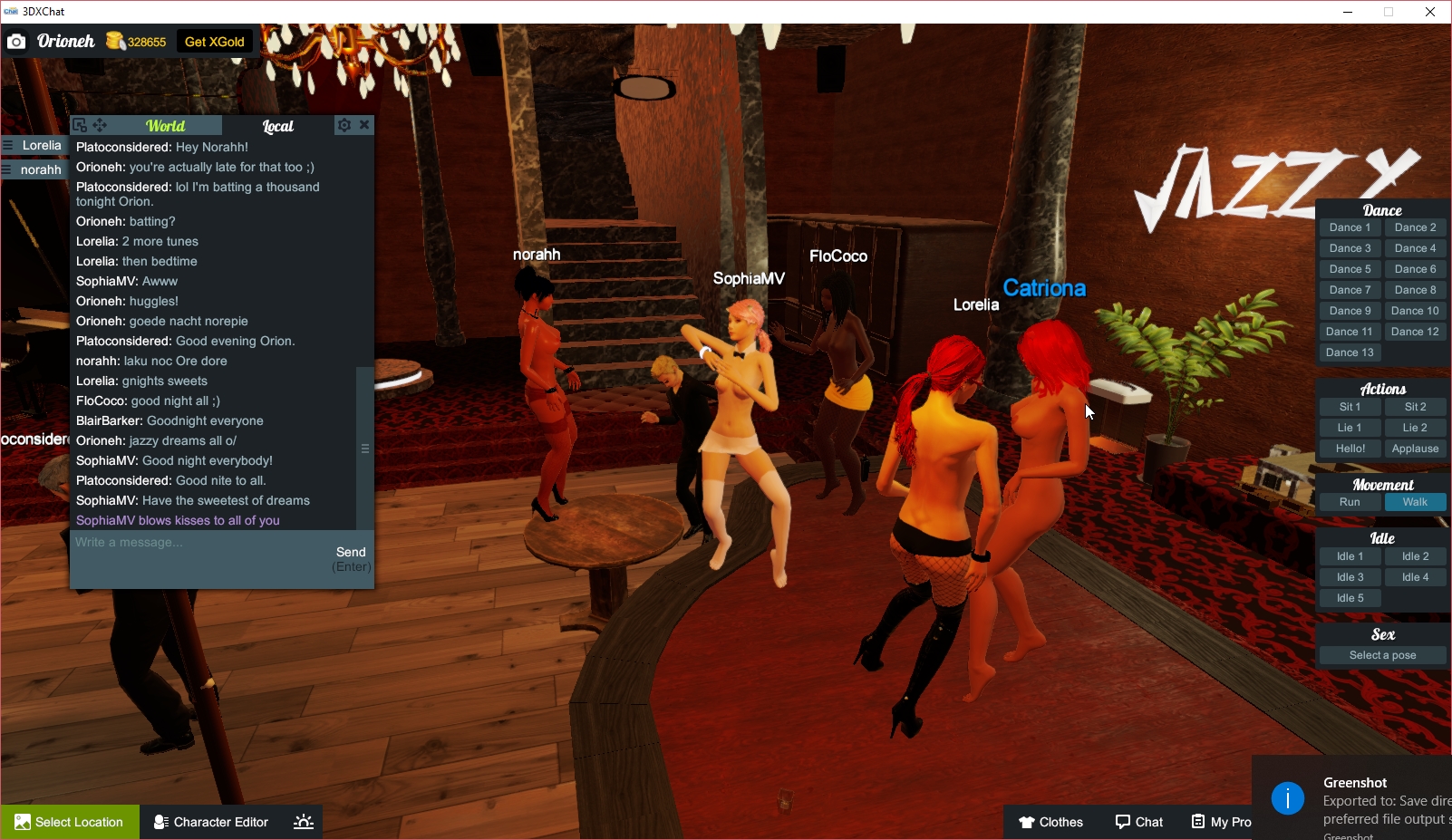Open the chat settings gear icon
This screenshot has width=1452, height=840.
(x=344, y=125)
